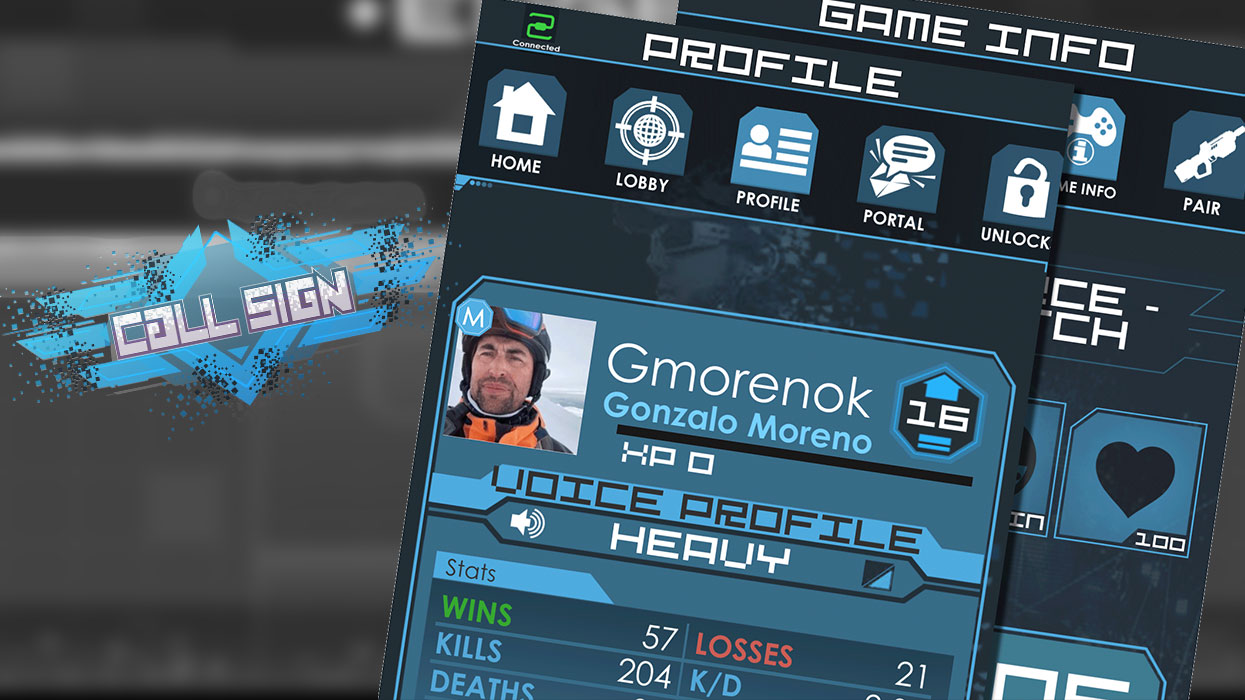
Task: Go to the Home screen
Action: 517,117
